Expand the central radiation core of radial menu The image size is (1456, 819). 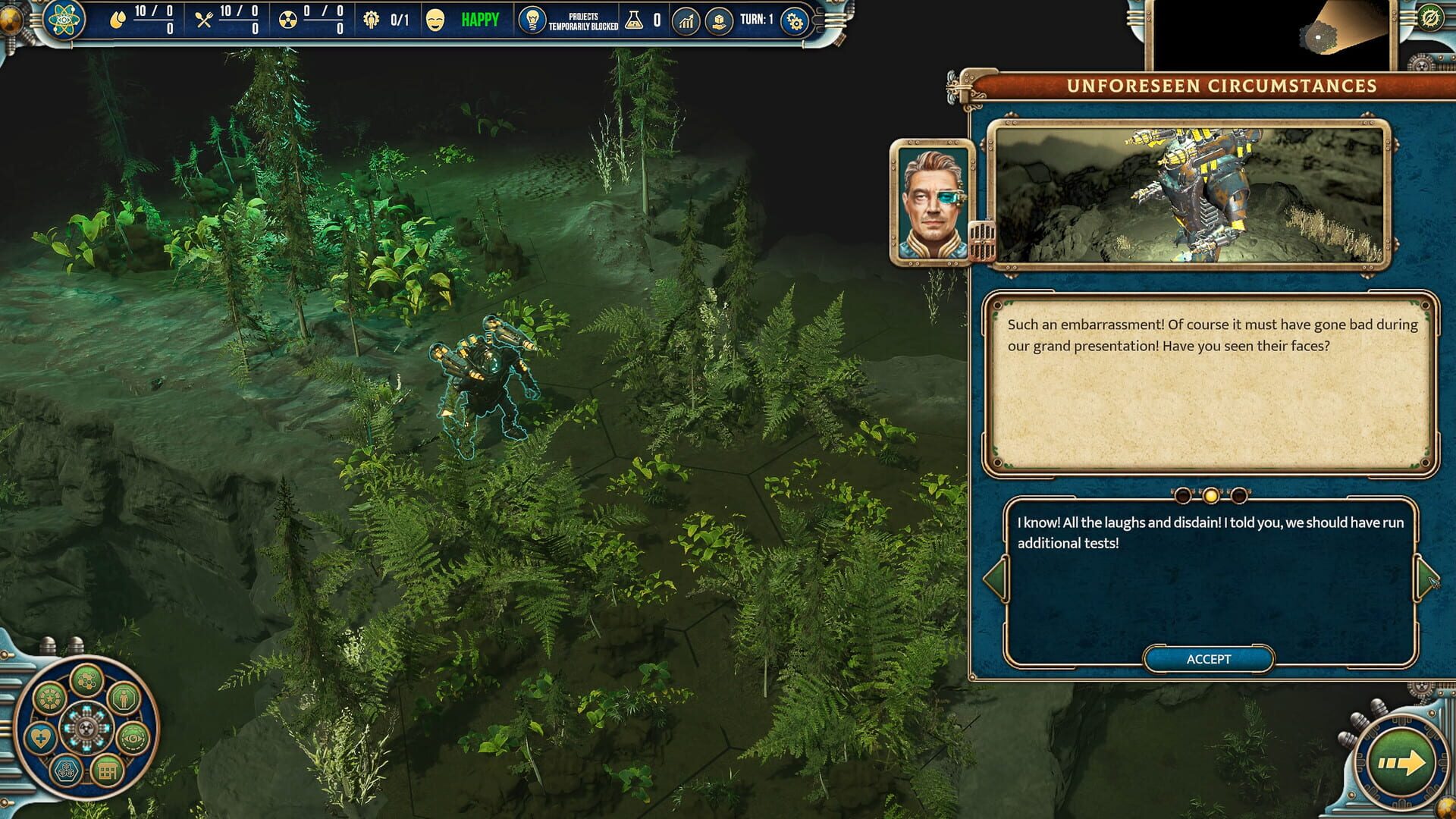[86, 726]
